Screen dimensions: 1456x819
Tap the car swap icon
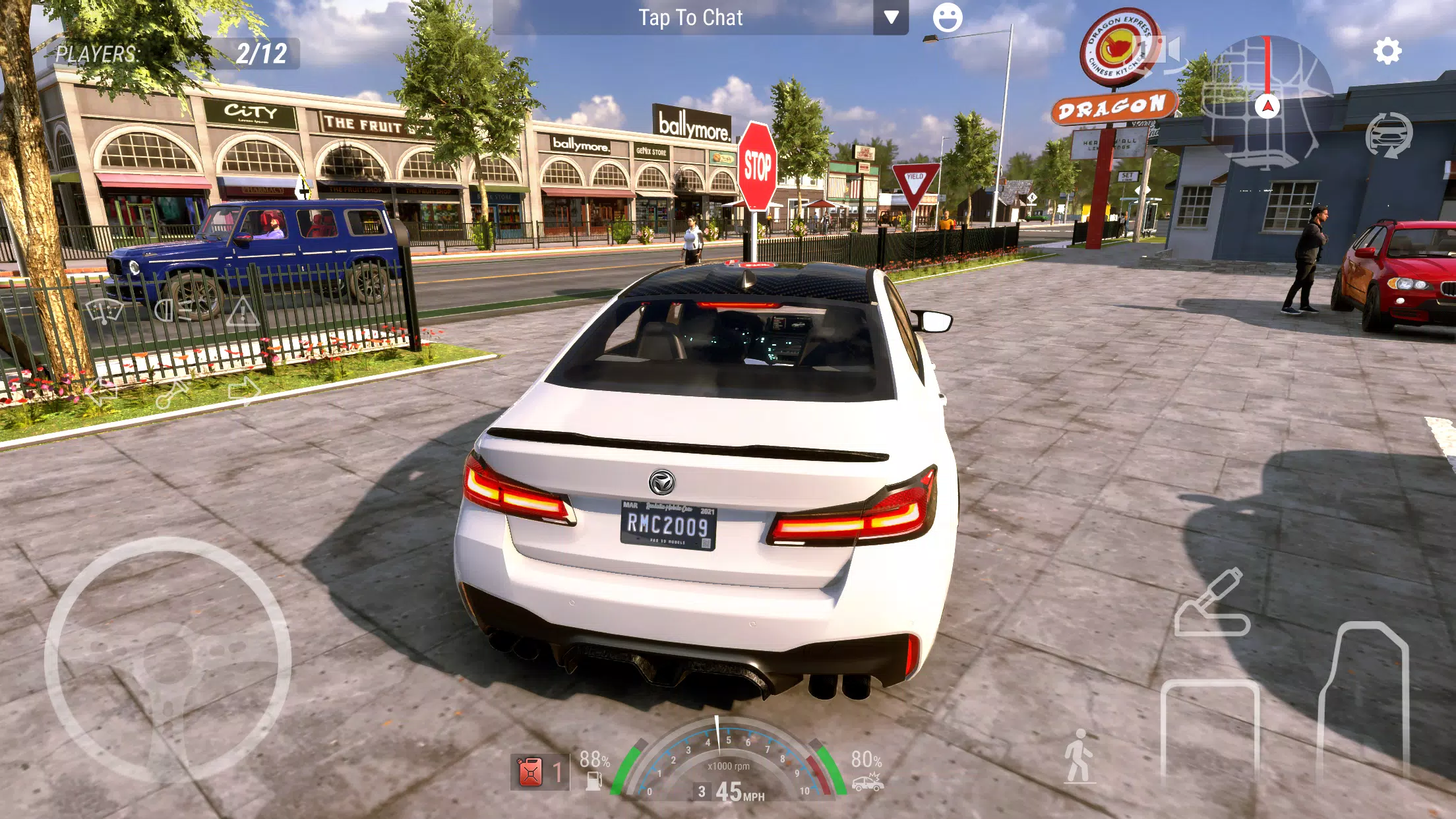1389,135
